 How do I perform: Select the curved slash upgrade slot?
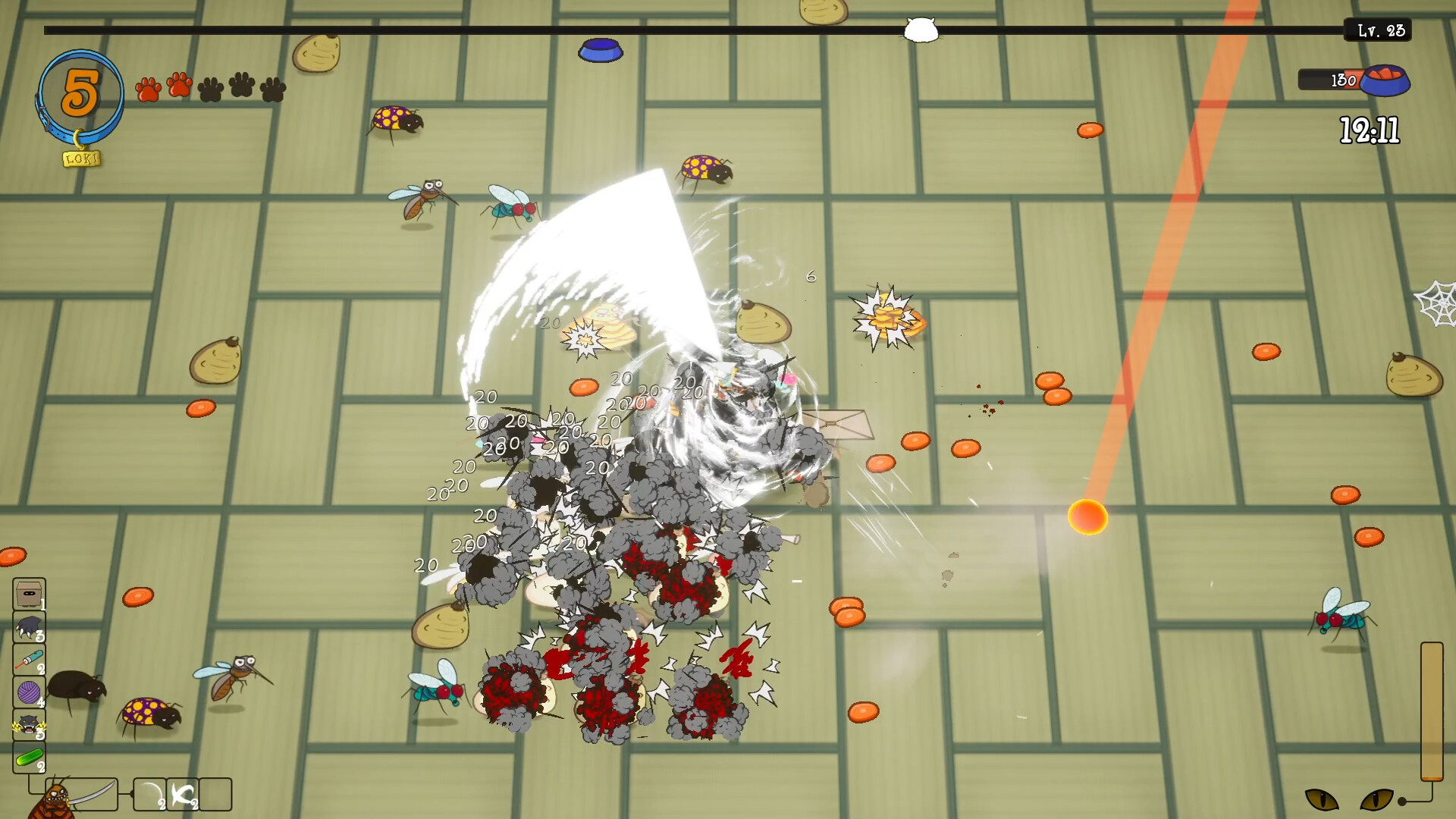click(x=150, y=795)
